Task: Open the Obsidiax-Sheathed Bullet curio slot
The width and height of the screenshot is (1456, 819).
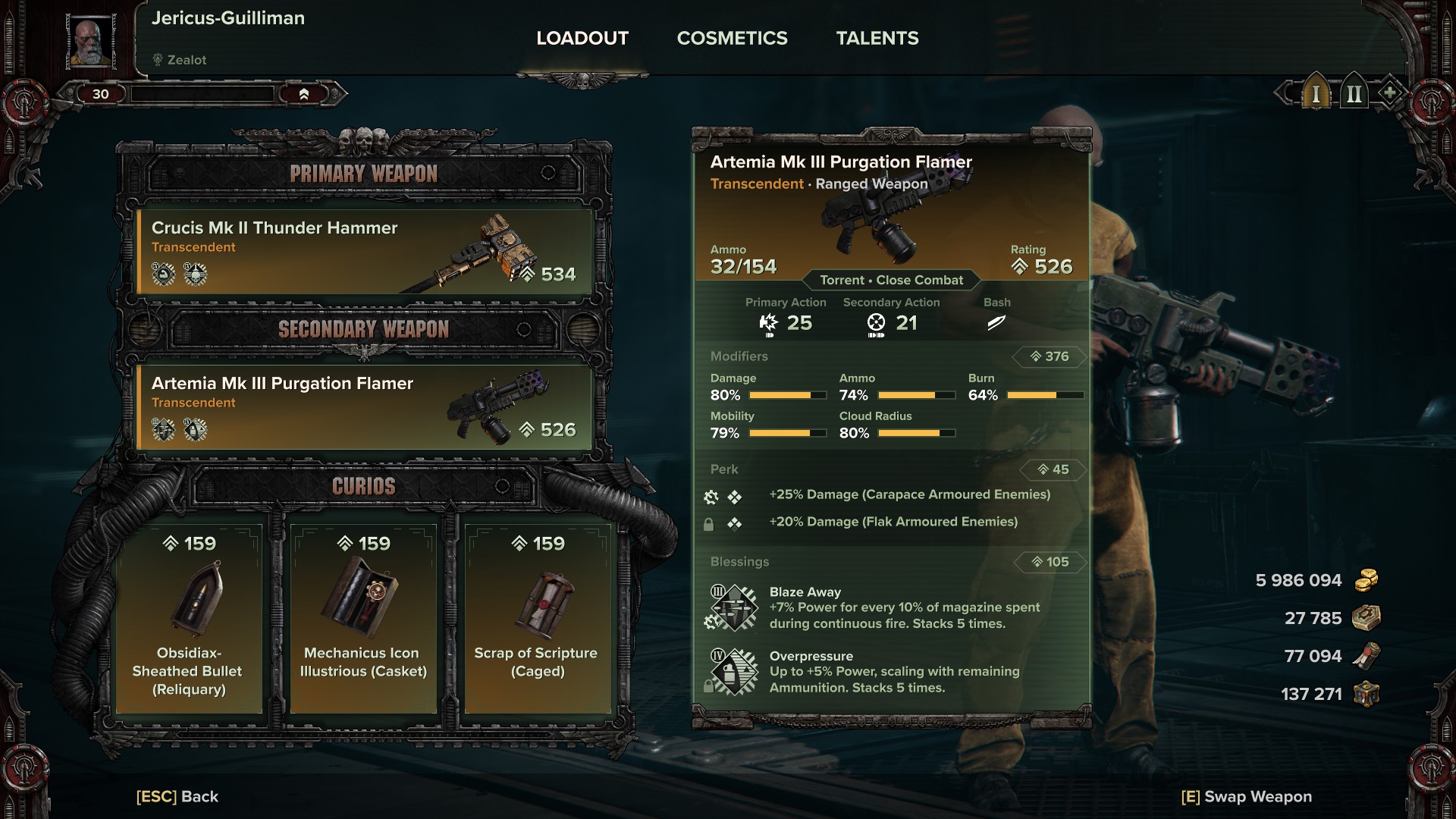Action: (189, 618)
